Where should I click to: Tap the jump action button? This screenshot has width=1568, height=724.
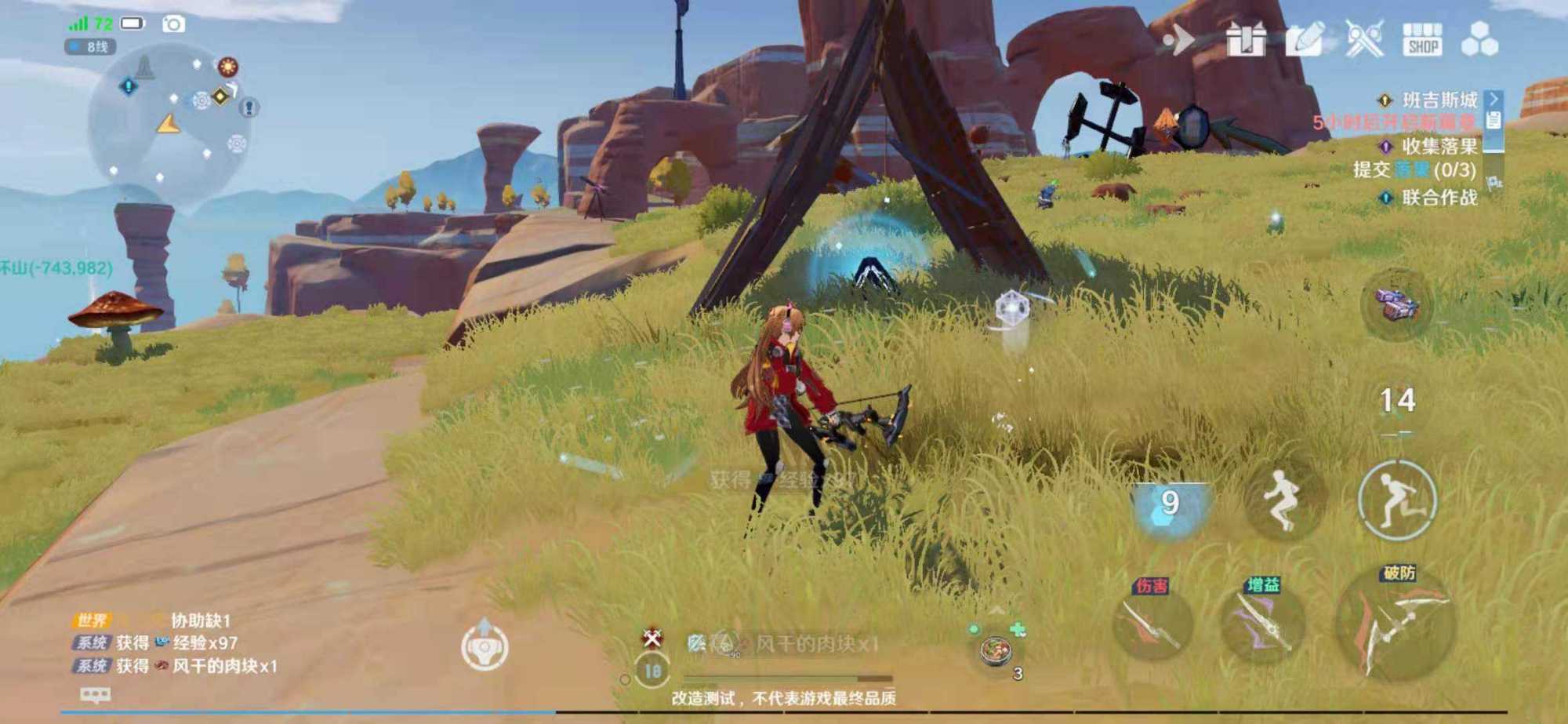coord(1283,500)
